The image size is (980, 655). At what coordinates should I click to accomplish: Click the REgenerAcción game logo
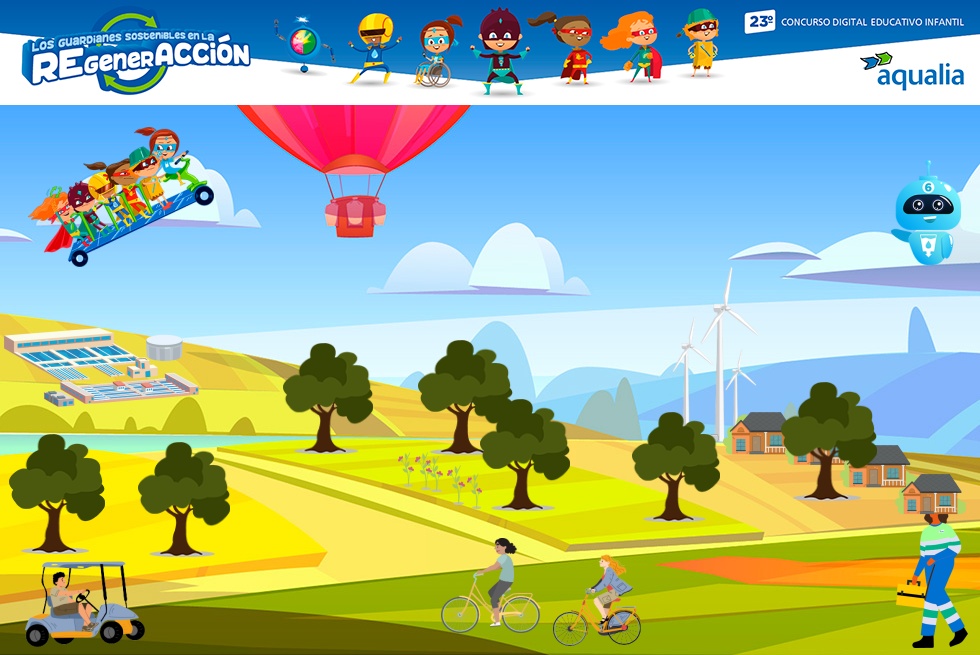tap(136, 56)
